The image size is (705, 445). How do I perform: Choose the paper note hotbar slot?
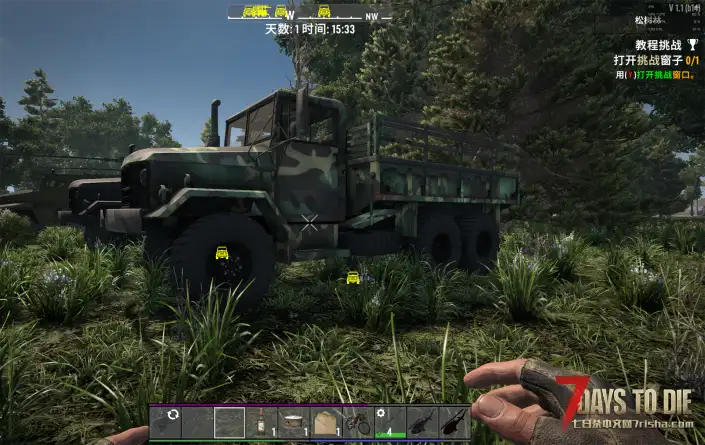[x=326, y=422]
